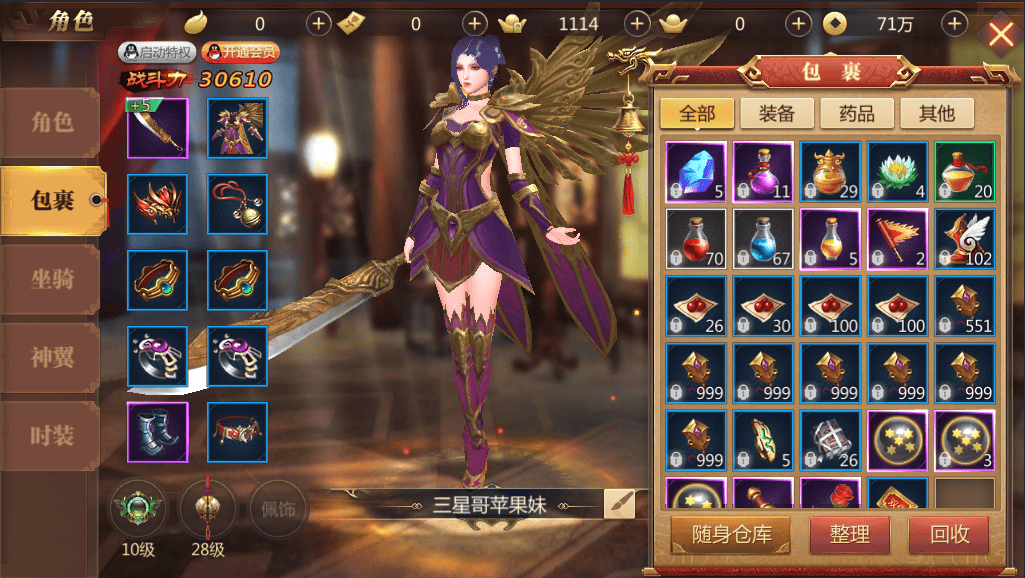The image size is (1025, 578).
Task: Select the white lotus flower item
Action: [897, 172]
